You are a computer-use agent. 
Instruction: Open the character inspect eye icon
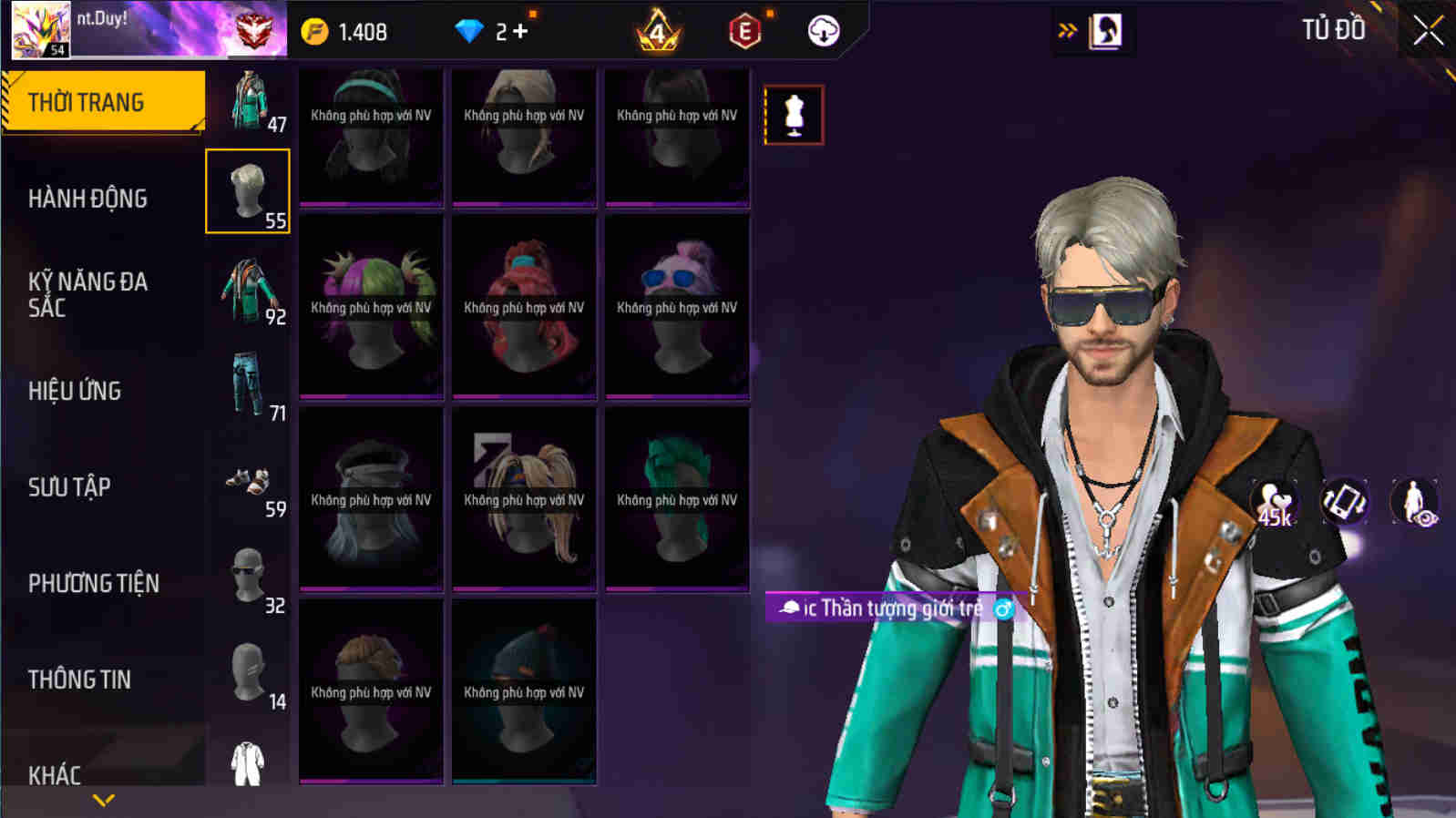tap(1413, 502)
